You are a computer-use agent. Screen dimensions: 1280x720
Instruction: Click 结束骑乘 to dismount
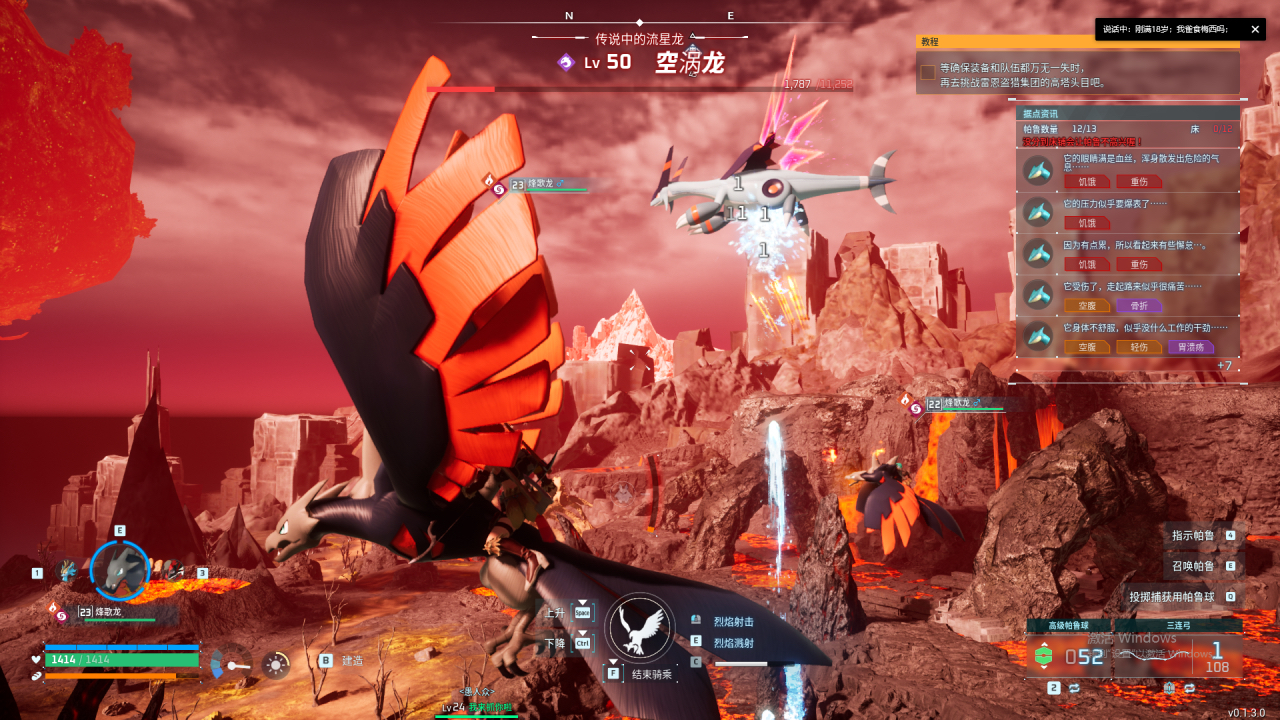[x=652, y=675]
